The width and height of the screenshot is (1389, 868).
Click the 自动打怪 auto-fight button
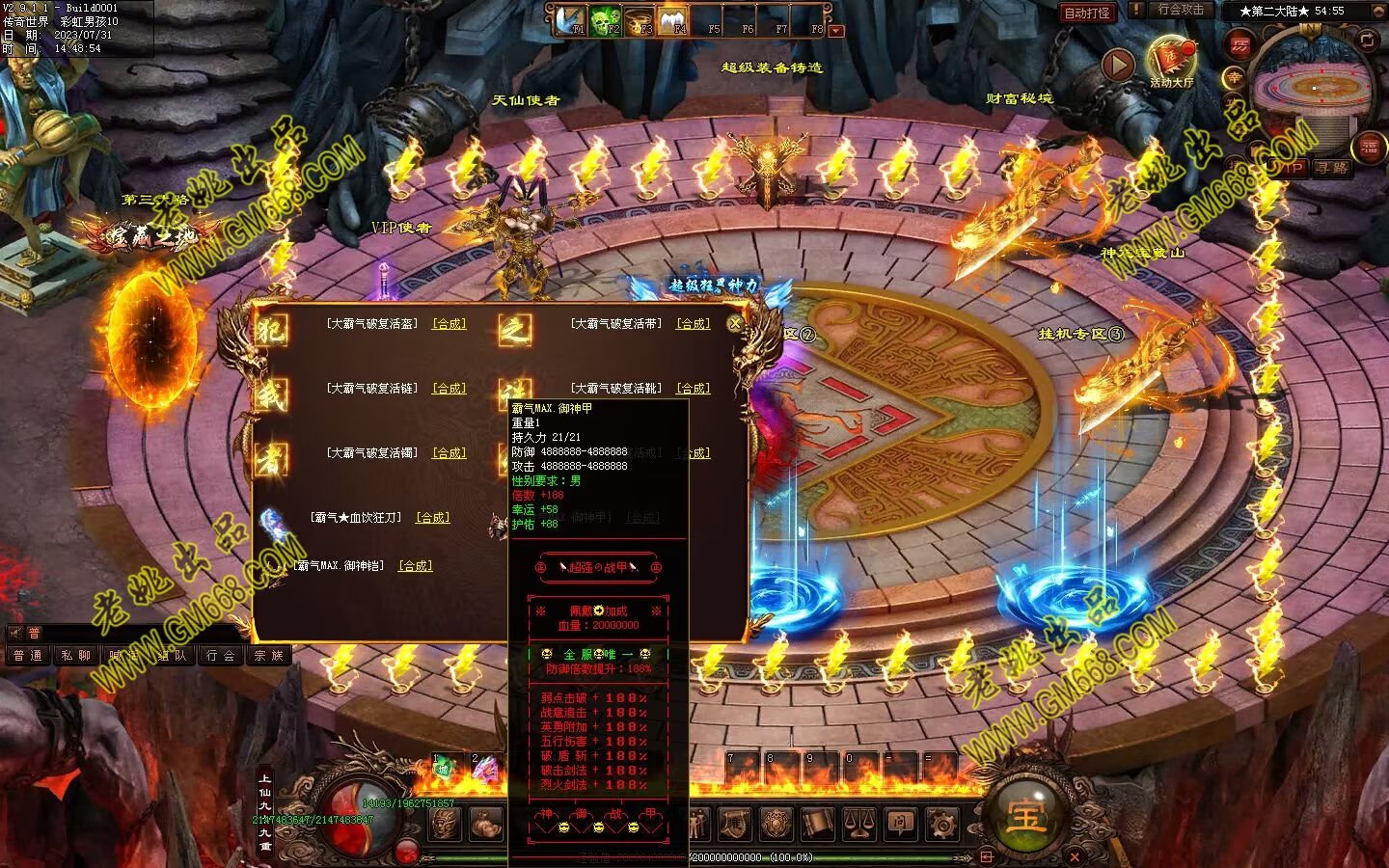click(x=1086, y=13)
